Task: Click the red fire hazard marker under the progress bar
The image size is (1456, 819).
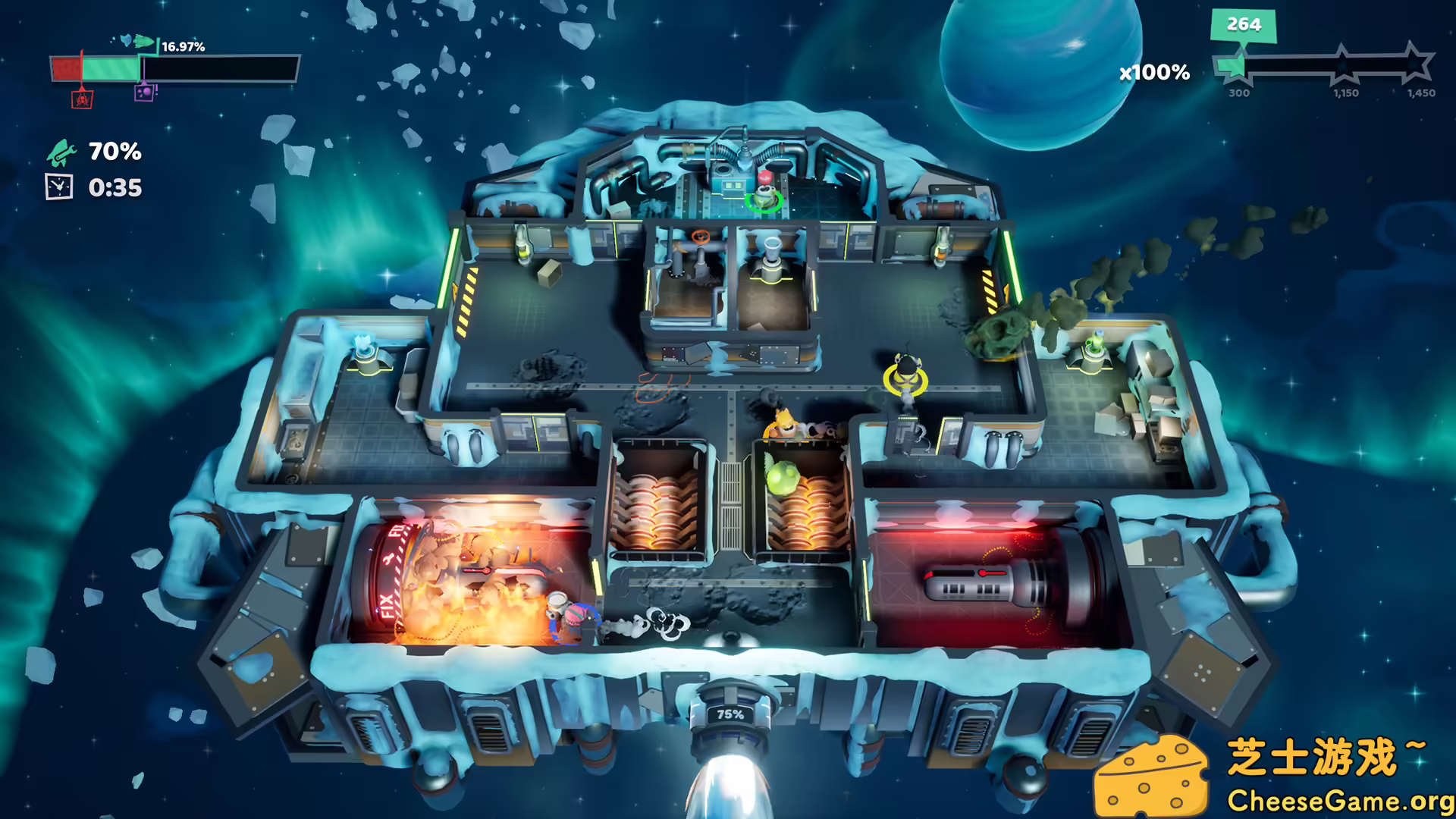Action: click(82, 99)
